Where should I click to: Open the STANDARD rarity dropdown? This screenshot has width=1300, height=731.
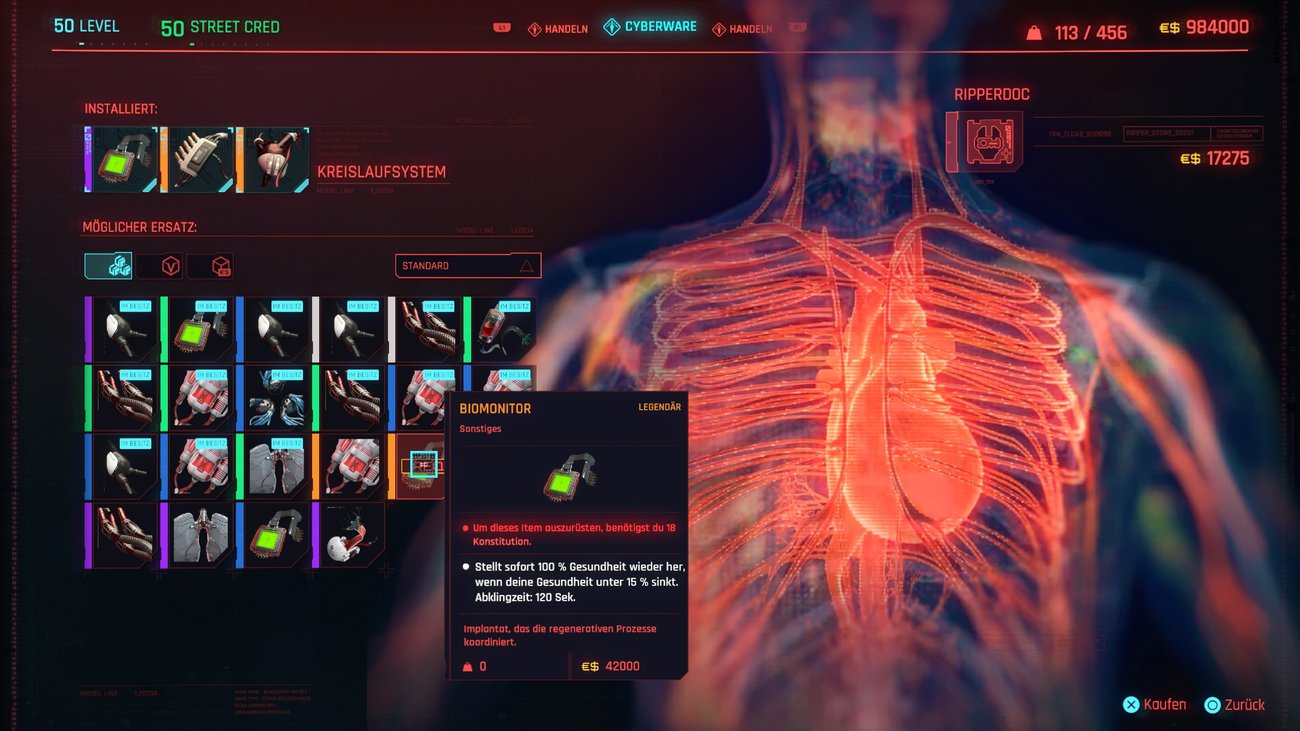click(x=467, y=265)
